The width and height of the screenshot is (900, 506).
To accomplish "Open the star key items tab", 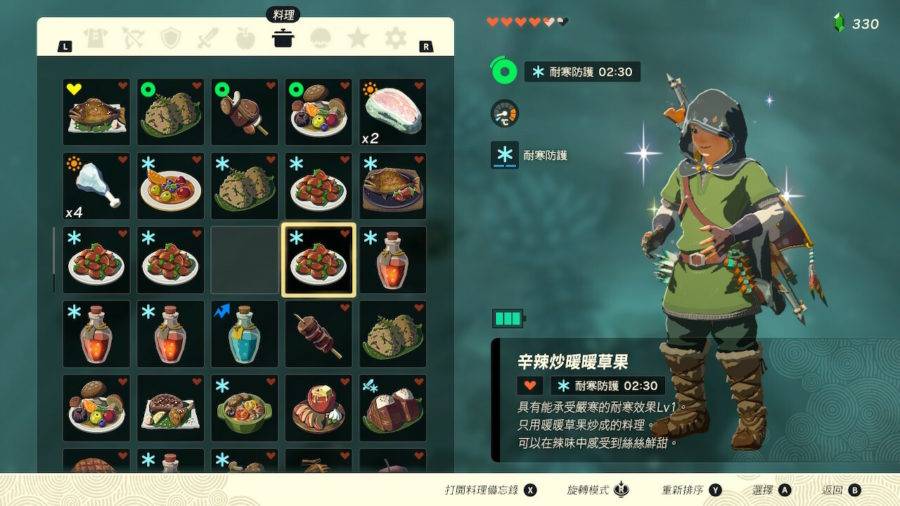I will coord(358,39).
